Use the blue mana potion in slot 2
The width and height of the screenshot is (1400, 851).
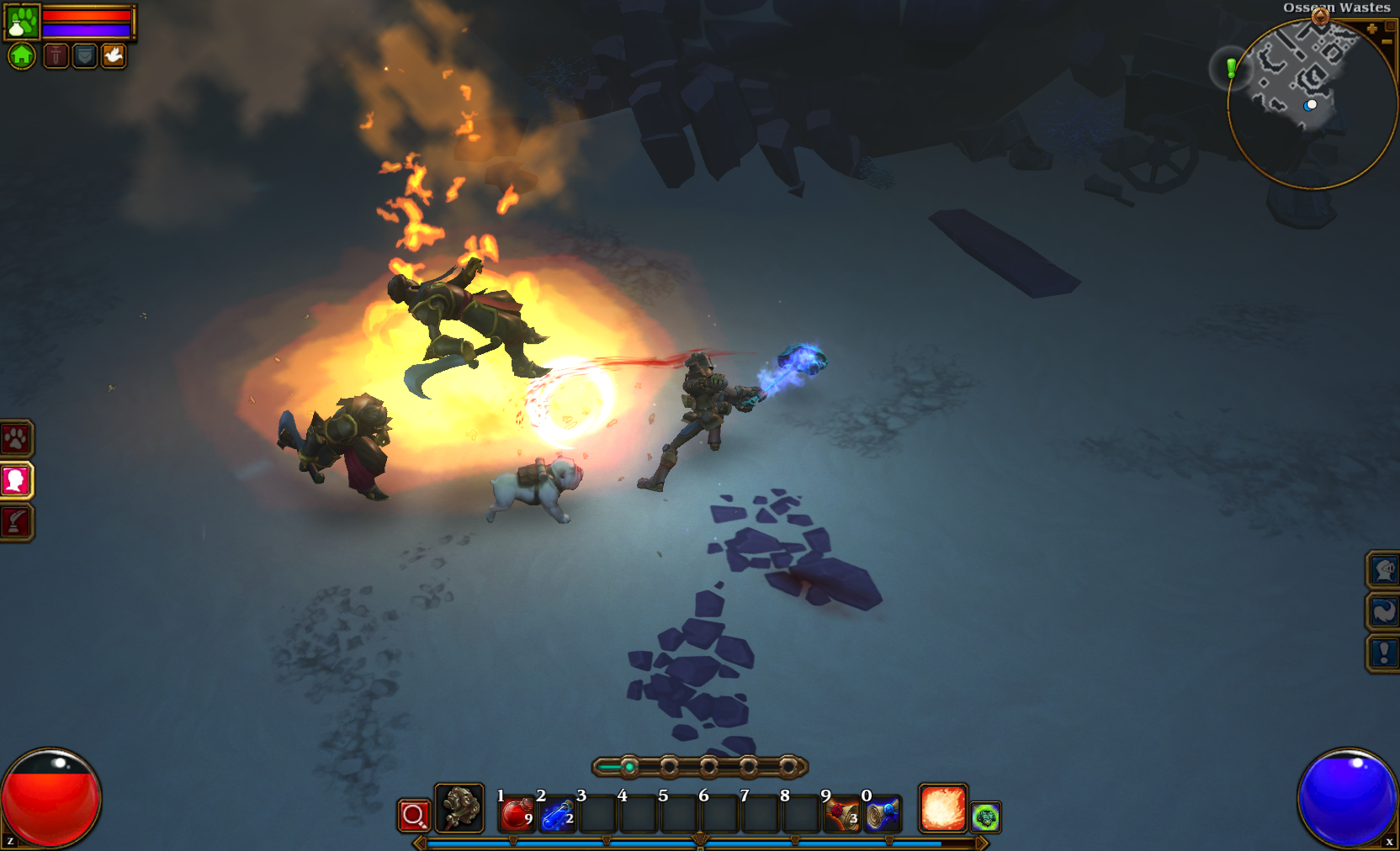click(557, 815)
